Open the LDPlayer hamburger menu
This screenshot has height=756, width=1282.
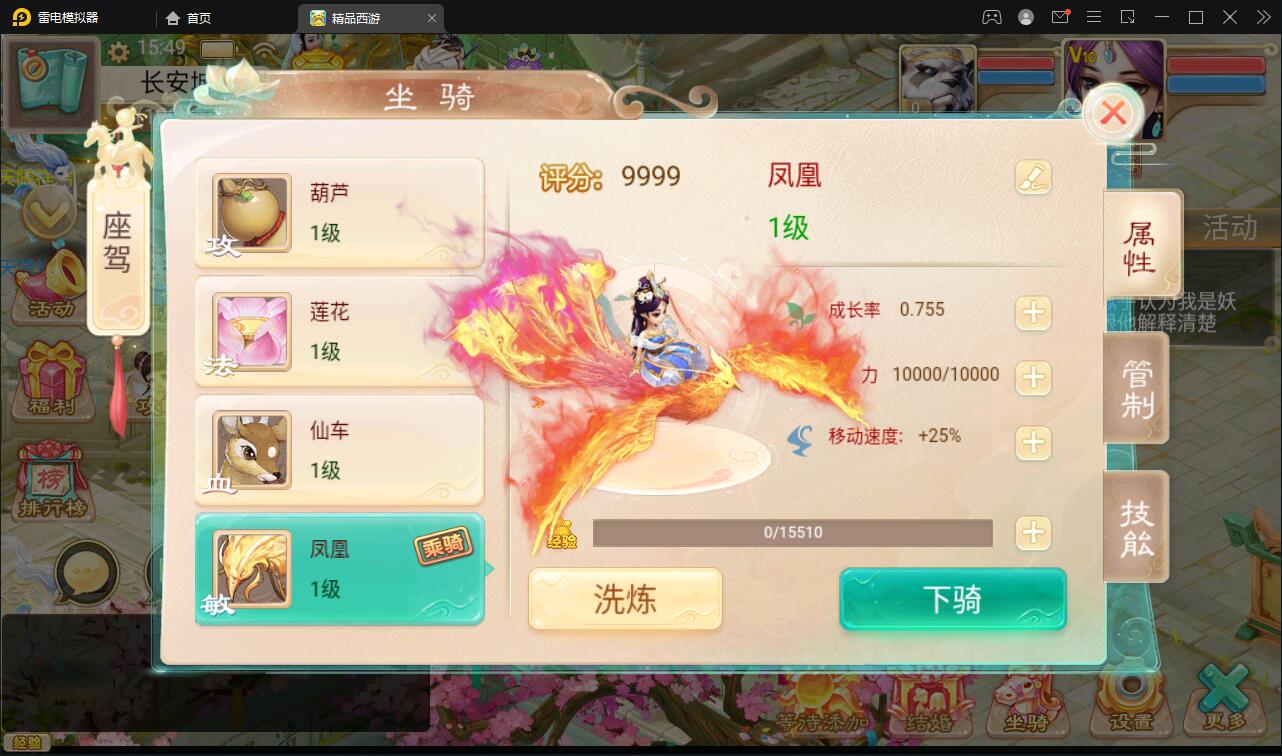tap(1094, 17)
